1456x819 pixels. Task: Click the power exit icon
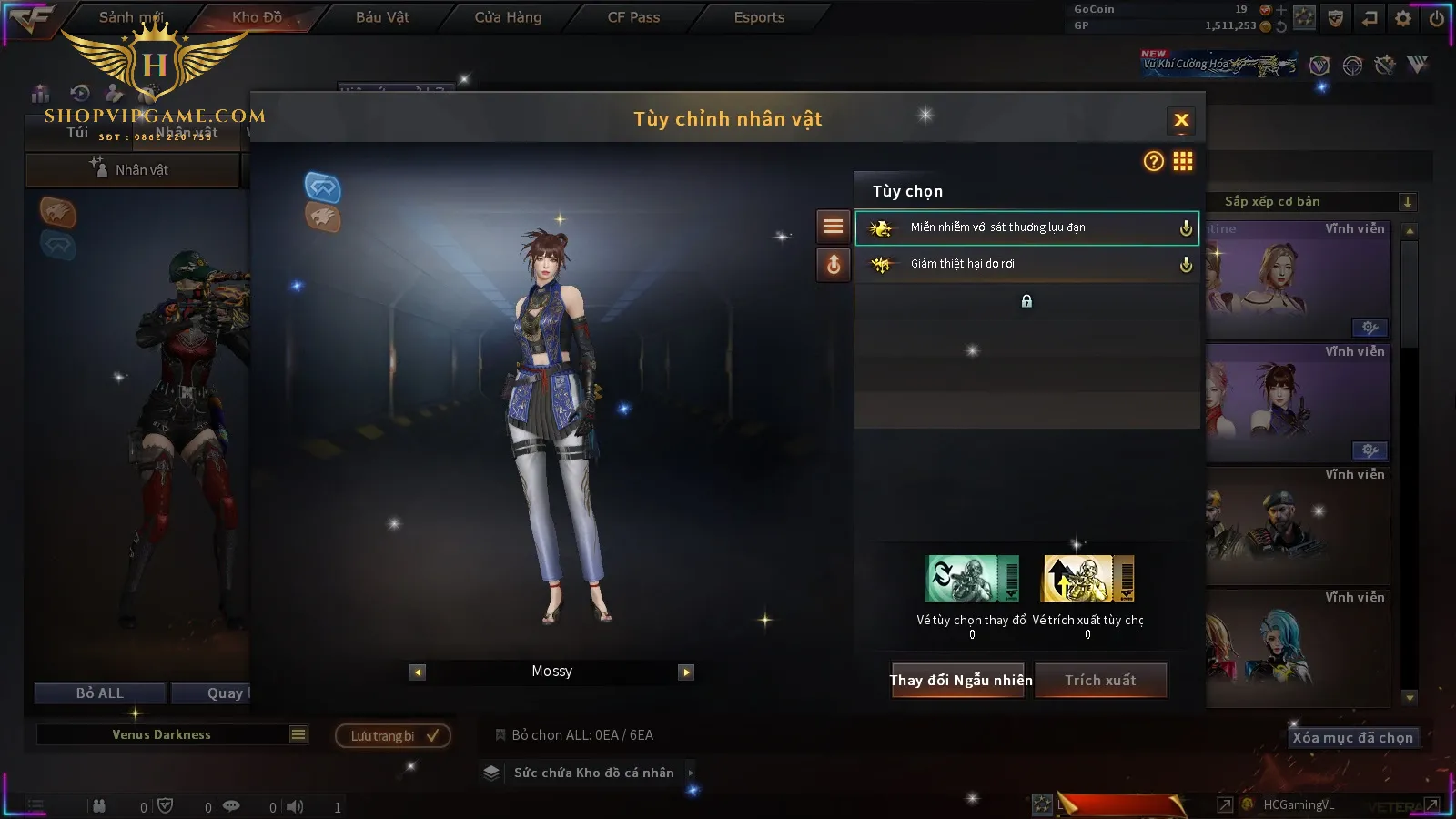click(1437, 18)
